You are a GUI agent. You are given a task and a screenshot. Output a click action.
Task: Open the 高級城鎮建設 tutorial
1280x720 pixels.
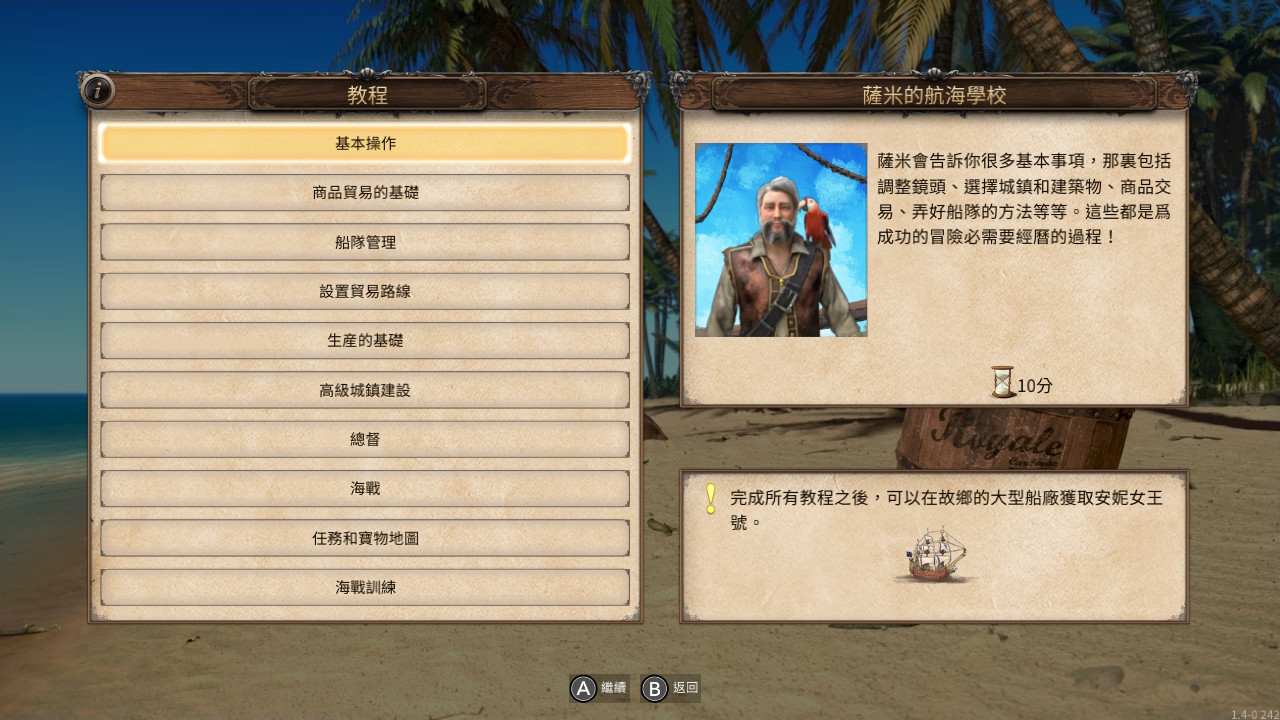365,390
